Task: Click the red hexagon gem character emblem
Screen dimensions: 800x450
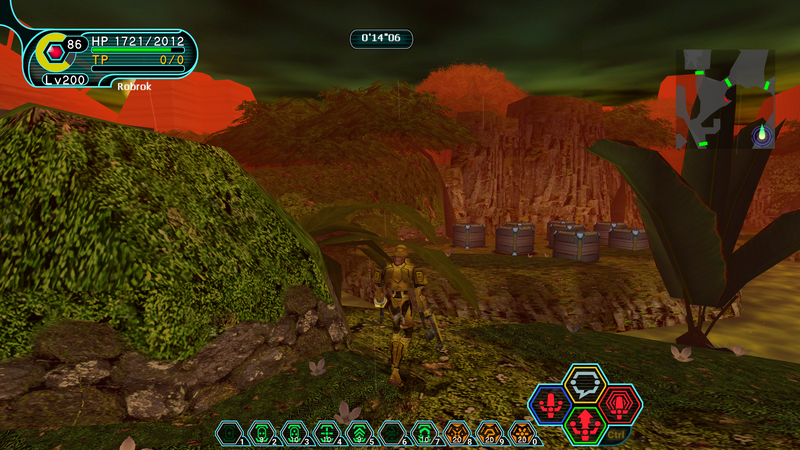Action: [55, 49]
